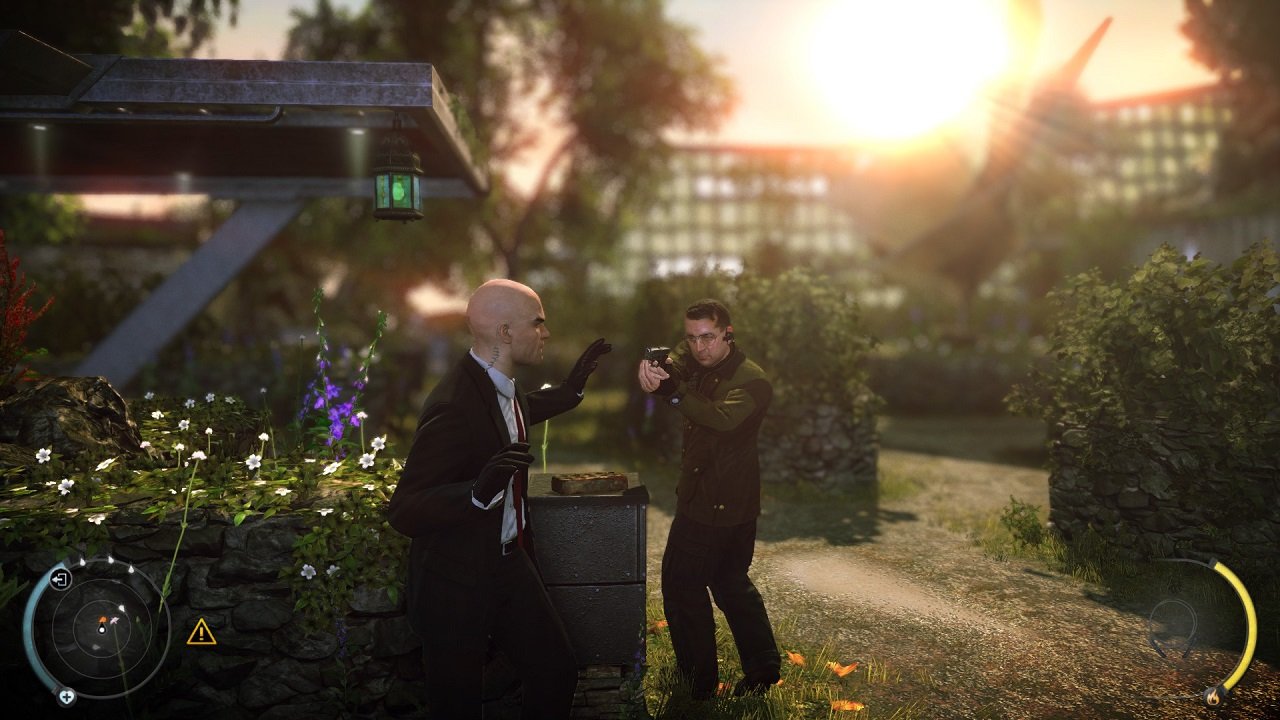This screenshot has width=1280, height=720.
Task: Click the white player arrow on the minimap
Action: pyautogui.click(x=101, y=629)
